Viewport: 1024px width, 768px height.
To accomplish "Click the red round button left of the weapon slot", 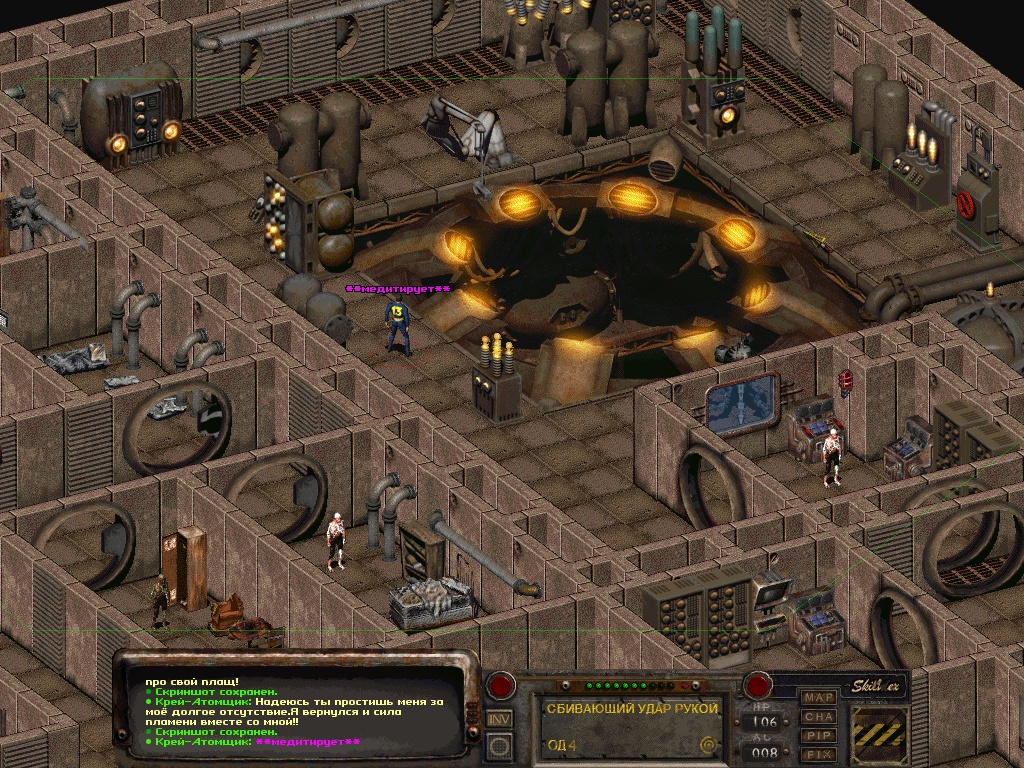I will [x=499, y=687].
